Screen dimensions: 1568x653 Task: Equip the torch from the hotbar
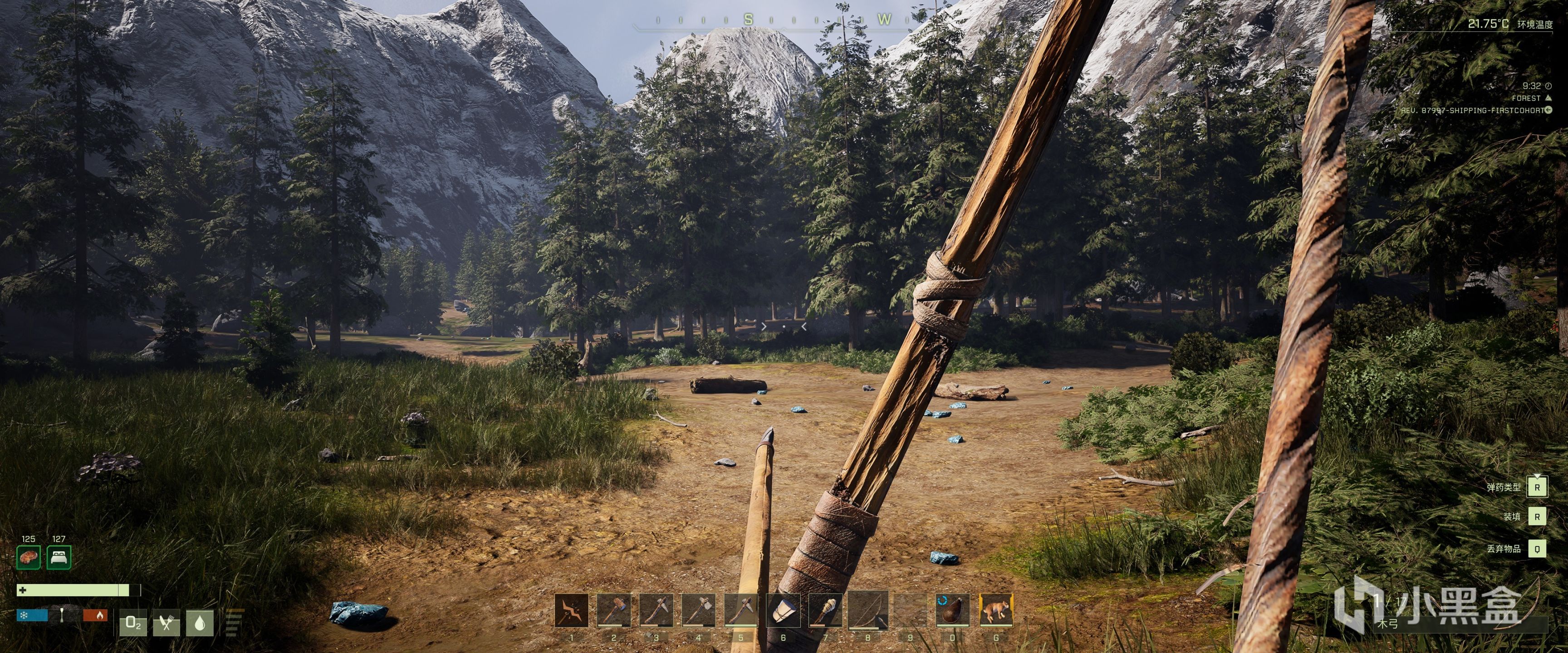coord(825,610)
